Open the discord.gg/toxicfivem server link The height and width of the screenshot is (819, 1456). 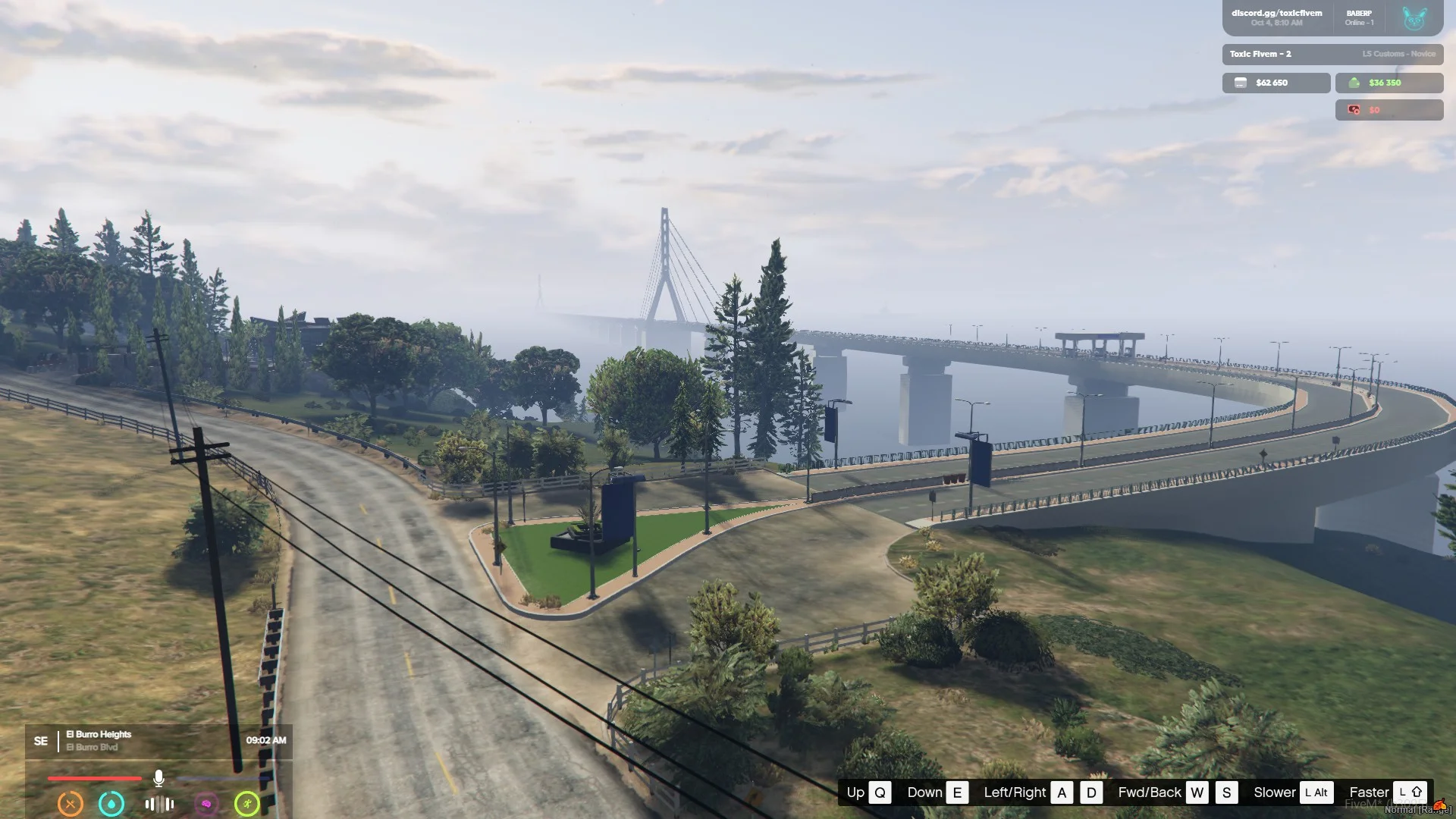click(1276, 13)
